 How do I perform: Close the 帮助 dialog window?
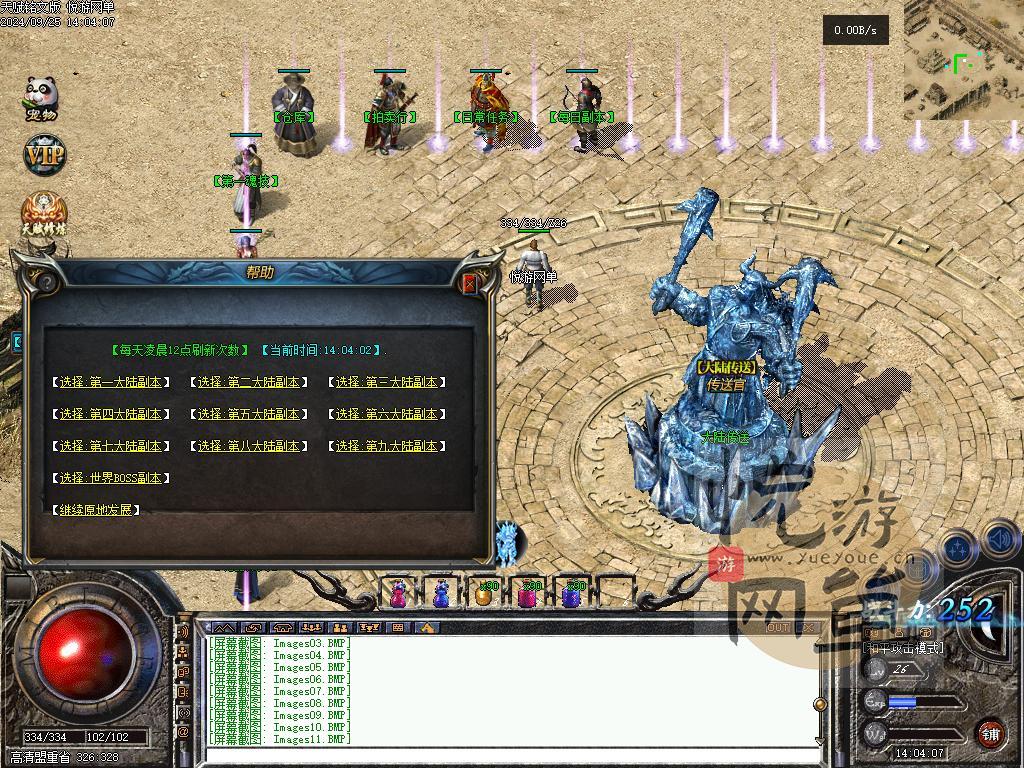pos(470,284)
